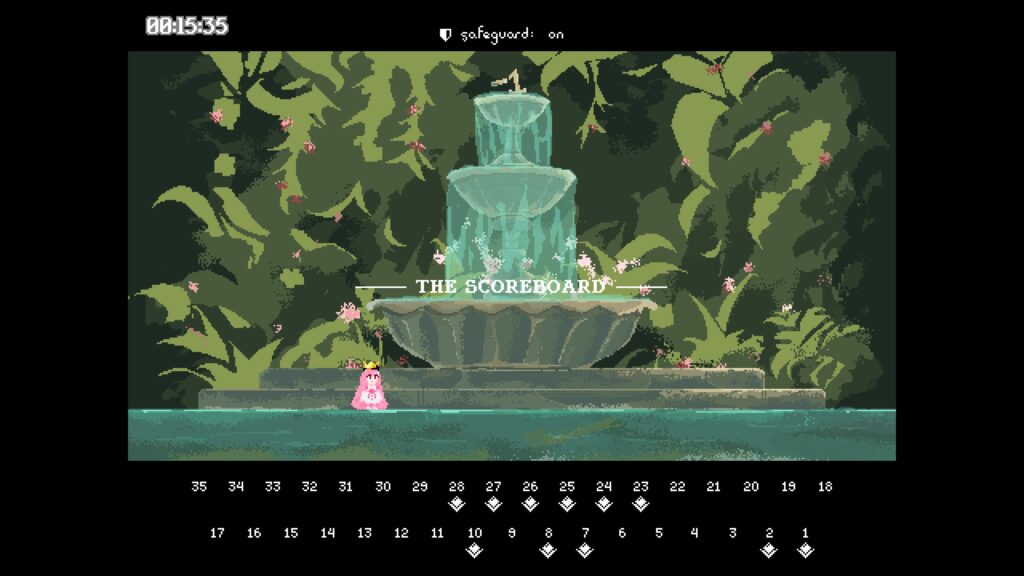Select level 35 on the scoreboard
The image size is (1024, 576).
[x=199, y=487]
